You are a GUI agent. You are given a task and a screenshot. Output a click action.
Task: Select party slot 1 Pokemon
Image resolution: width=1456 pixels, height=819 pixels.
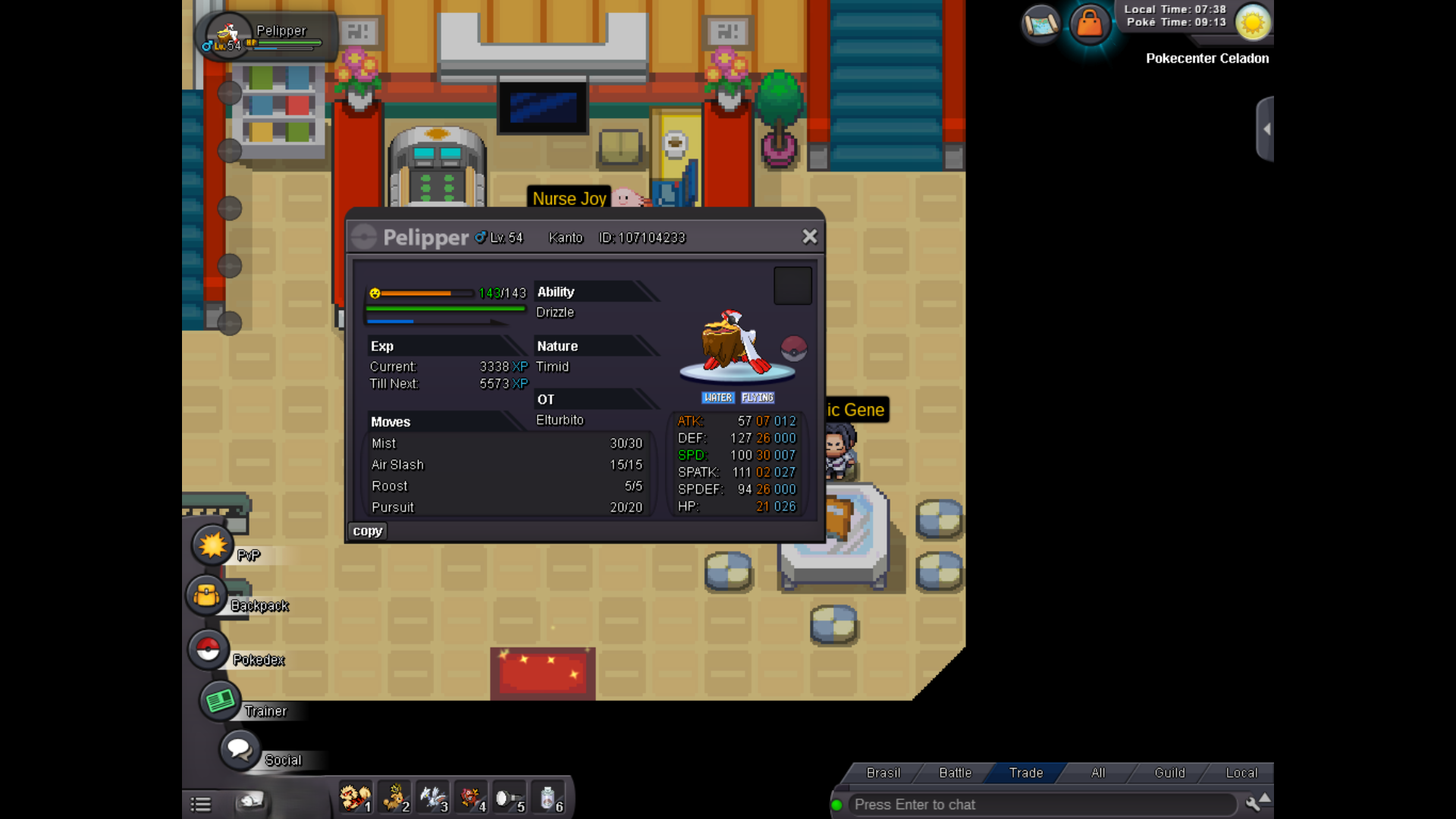(x=355, y=799)
